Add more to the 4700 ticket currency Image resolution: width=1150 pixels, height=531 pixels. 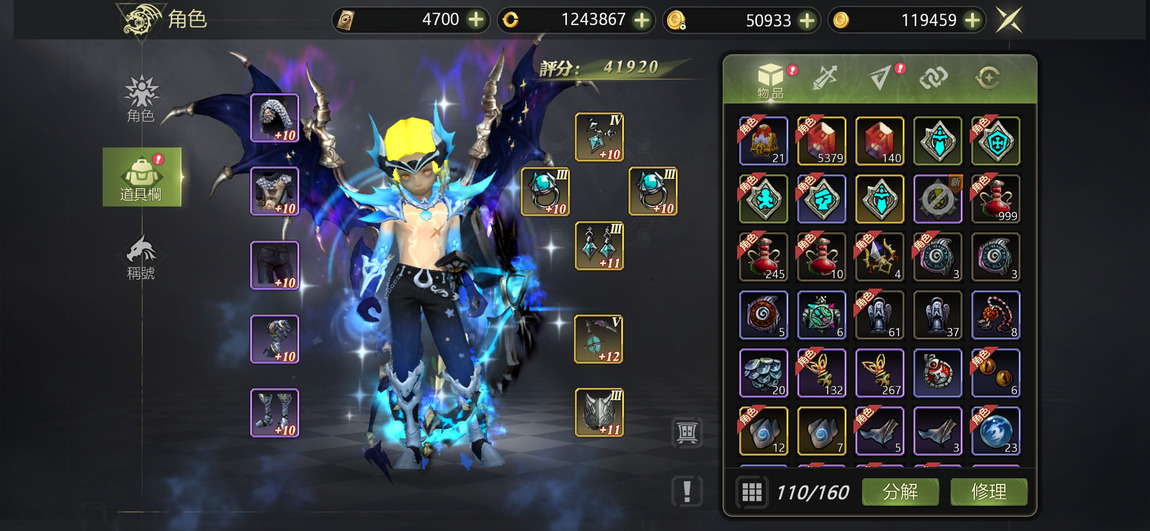[476, 20]
